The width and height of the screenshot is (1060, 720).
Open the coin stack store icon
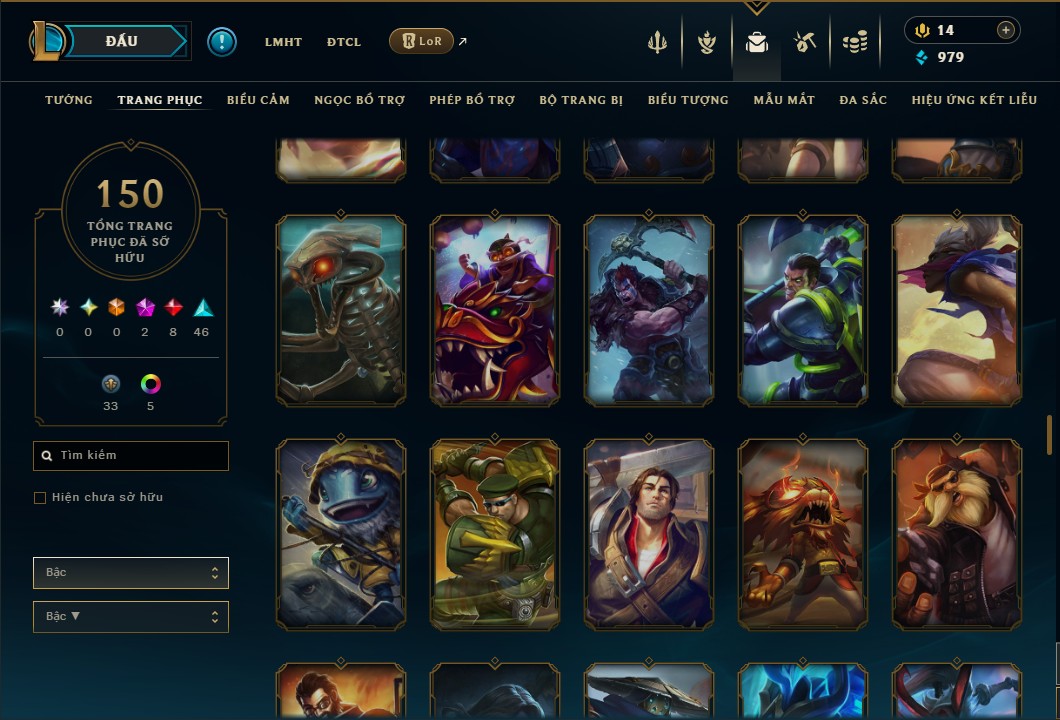pos(854,42)
